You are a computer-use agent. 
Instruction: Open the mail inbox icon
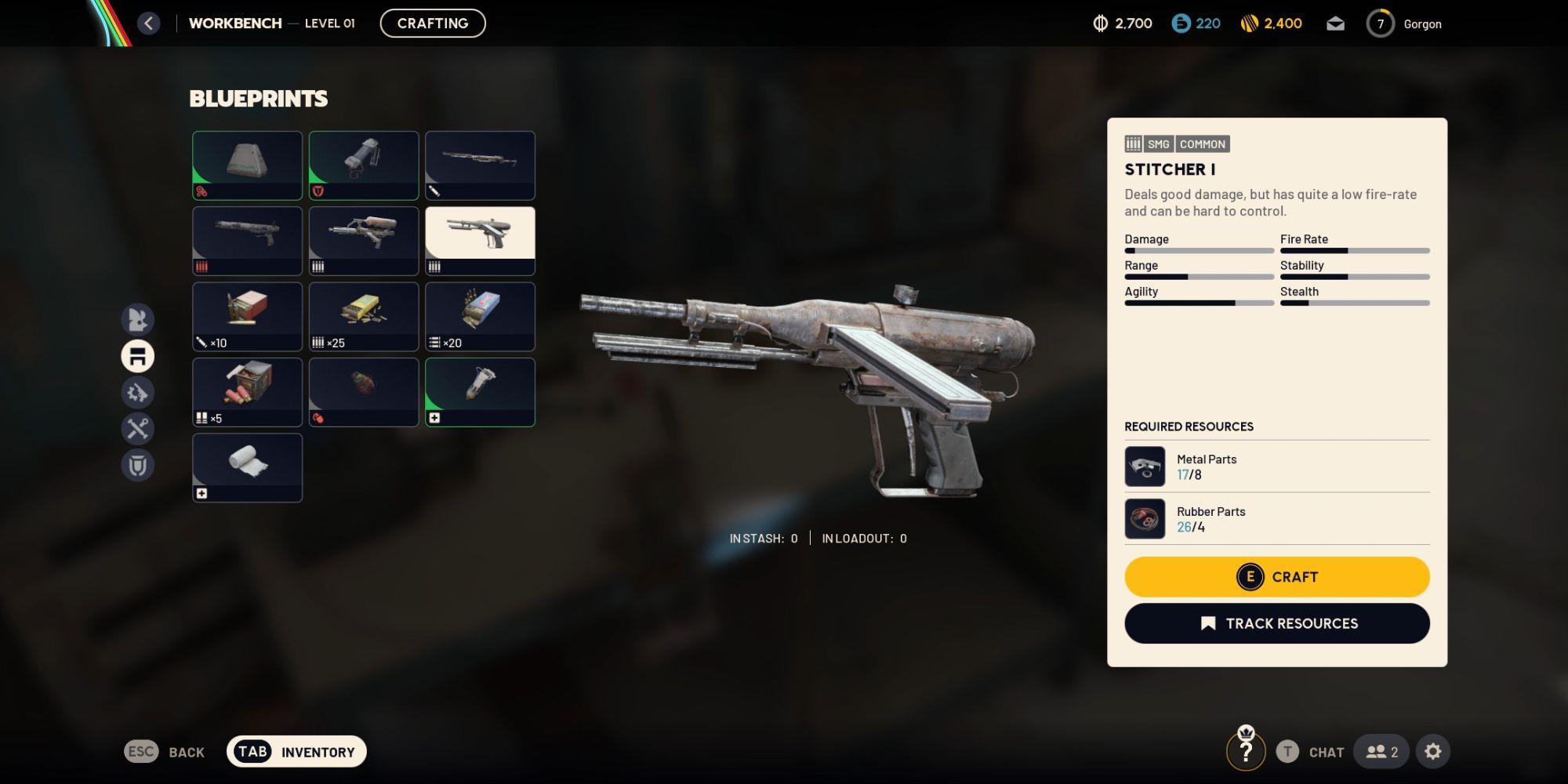coord(1335,24)
